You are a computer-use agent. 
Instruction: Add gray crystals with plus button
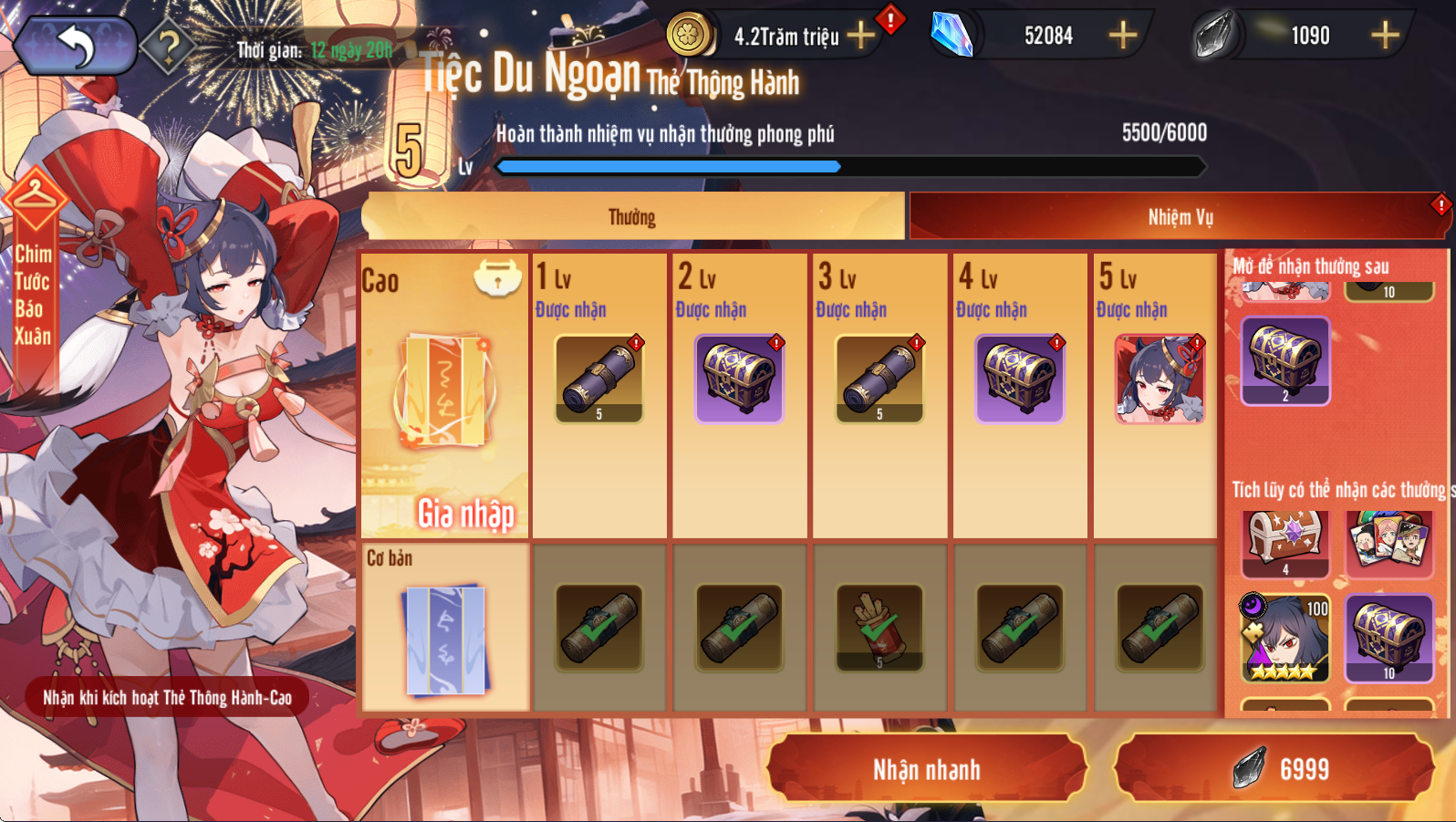point(1385,36)
